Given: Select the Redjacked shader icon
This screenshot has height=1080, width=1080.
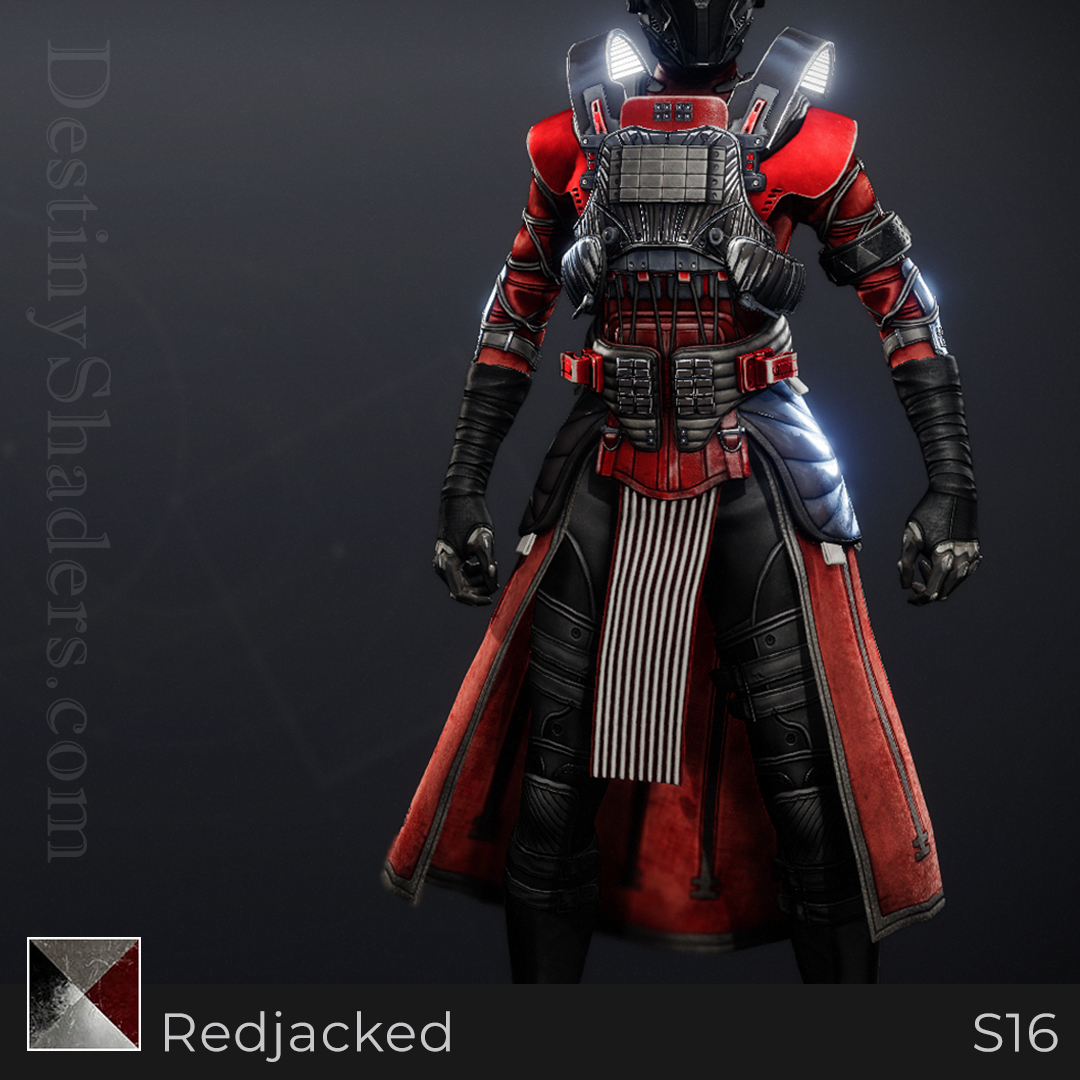Looking at the screenshot, I should pos(84,993).
